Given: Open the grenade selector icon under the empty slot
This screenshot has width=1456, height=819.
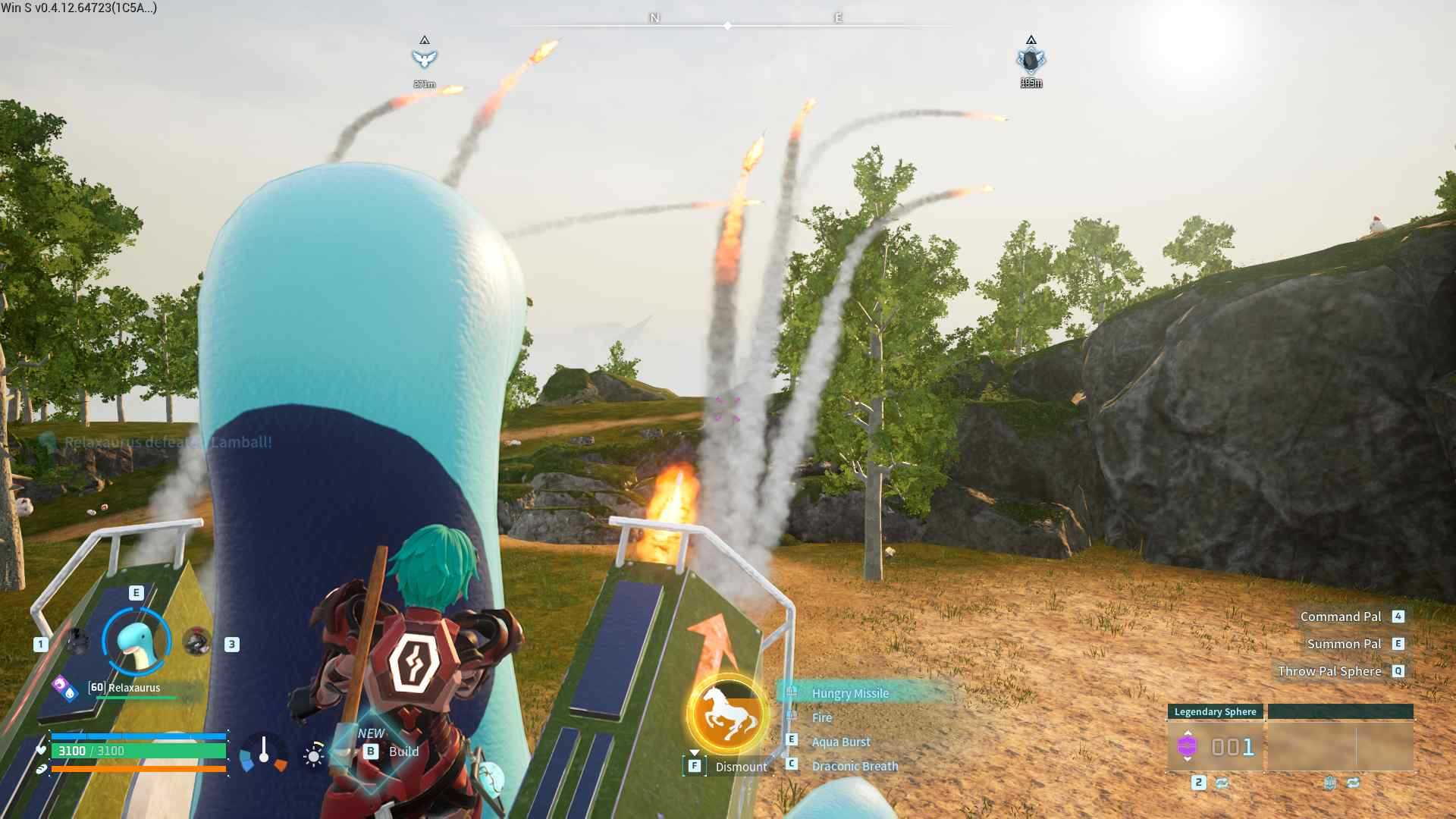Looking at the screenshot, I should click(x=1331, y=783).
